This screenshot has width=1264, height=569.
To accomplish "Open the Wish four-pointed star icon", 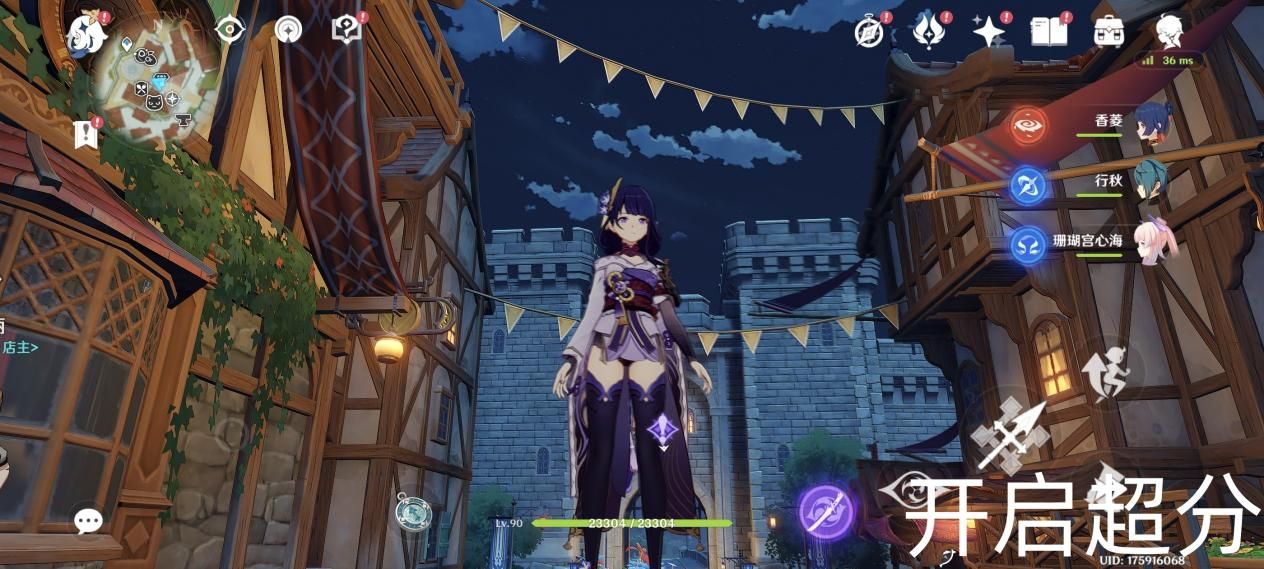I will [x=988, y=32].
